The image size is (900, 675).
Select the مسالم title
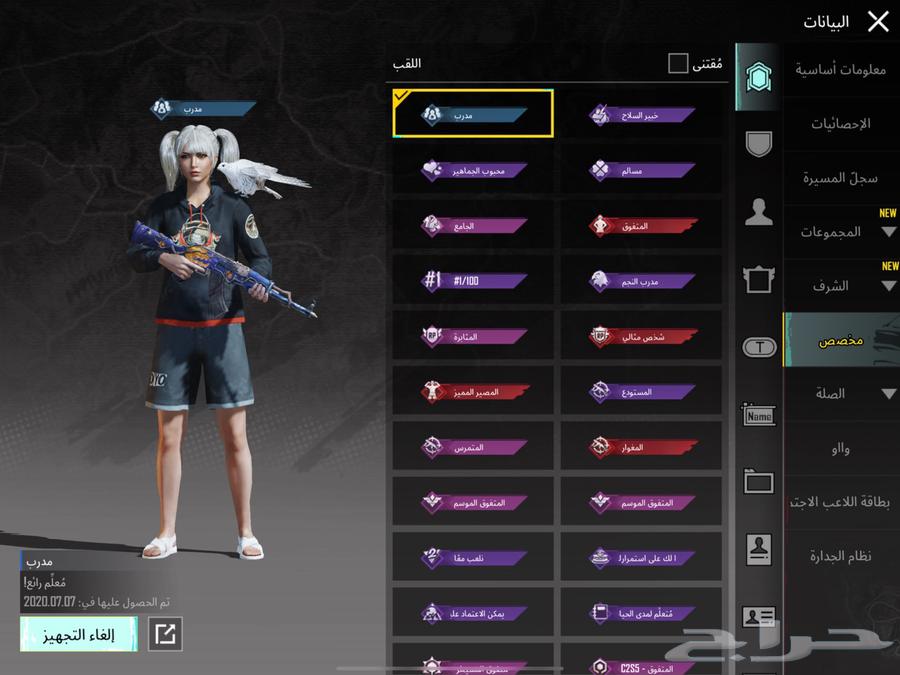tap(642, 171)
